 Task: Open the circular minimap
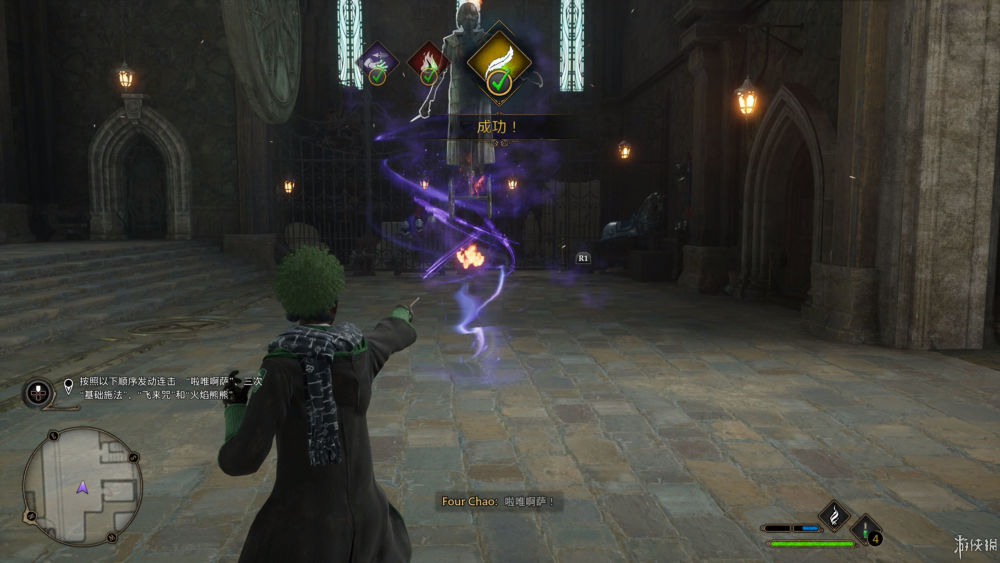[82, 487]
